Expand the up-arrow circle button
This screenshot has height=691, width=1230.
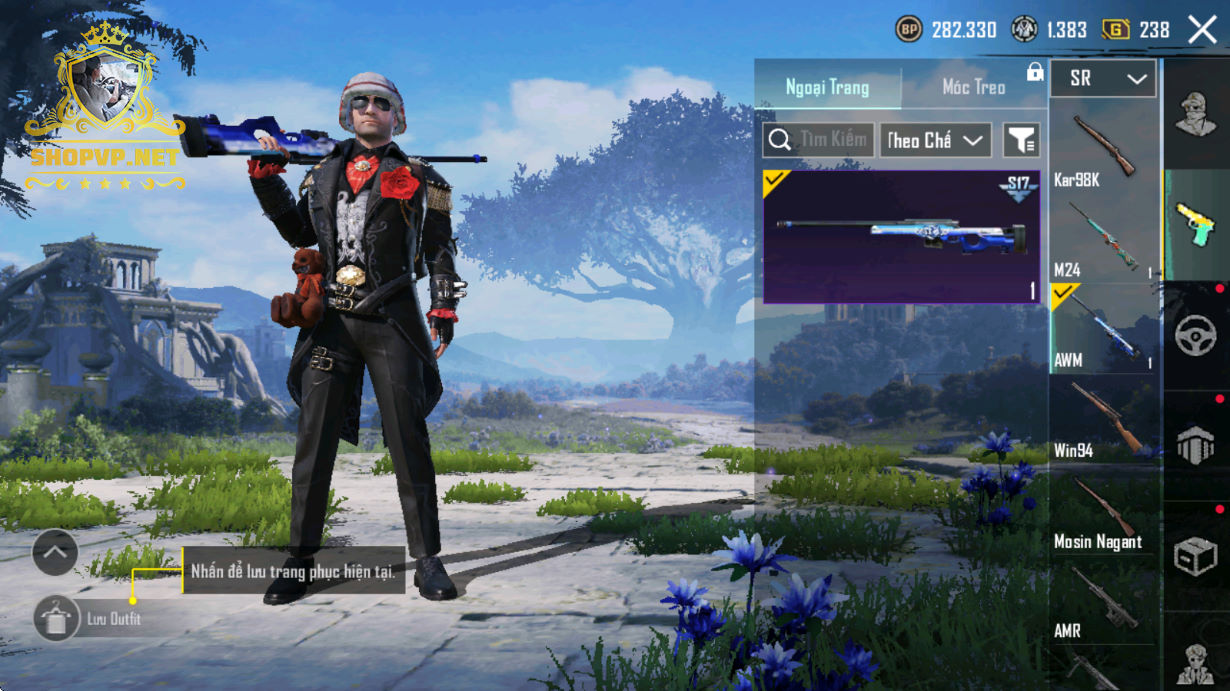(55, 551)
